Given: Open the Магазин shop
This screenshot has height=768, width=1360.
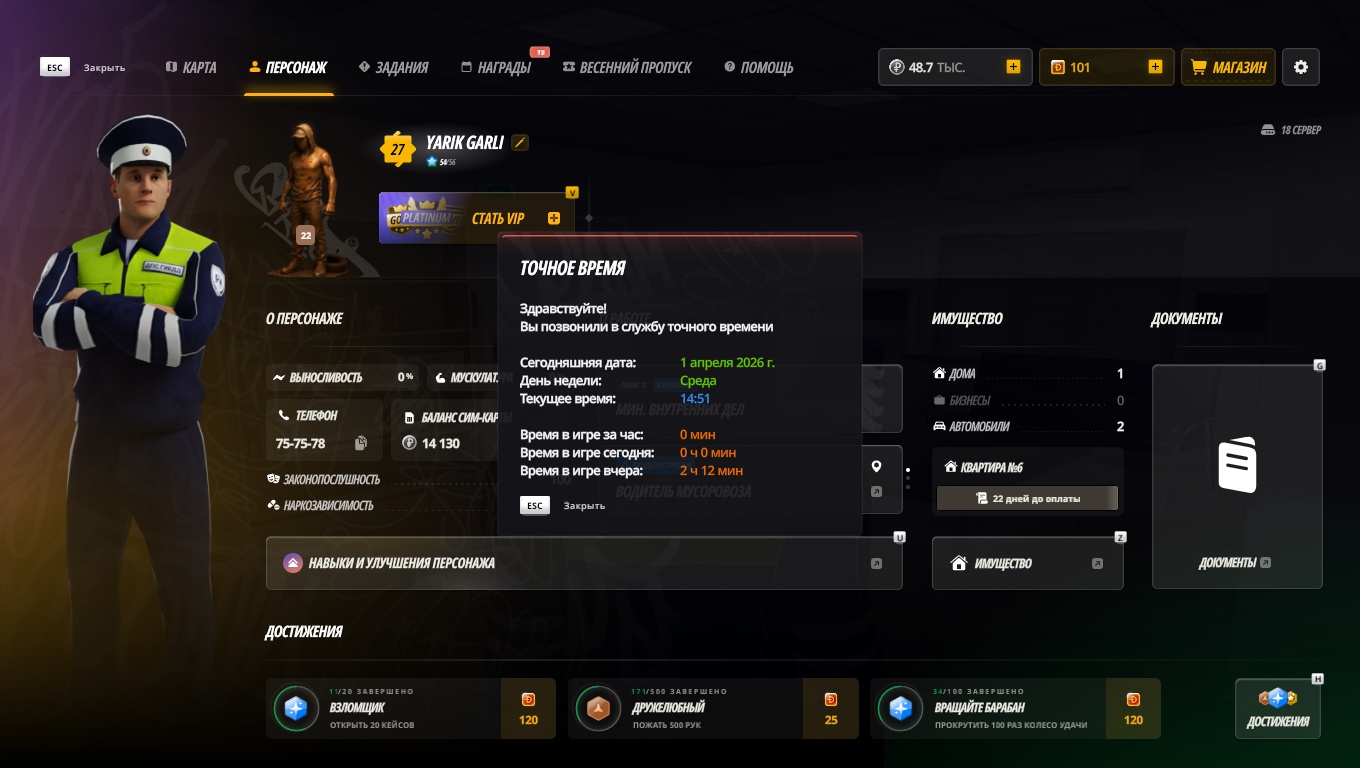Looking at the screenshot, I should [x=1228, y=67].
